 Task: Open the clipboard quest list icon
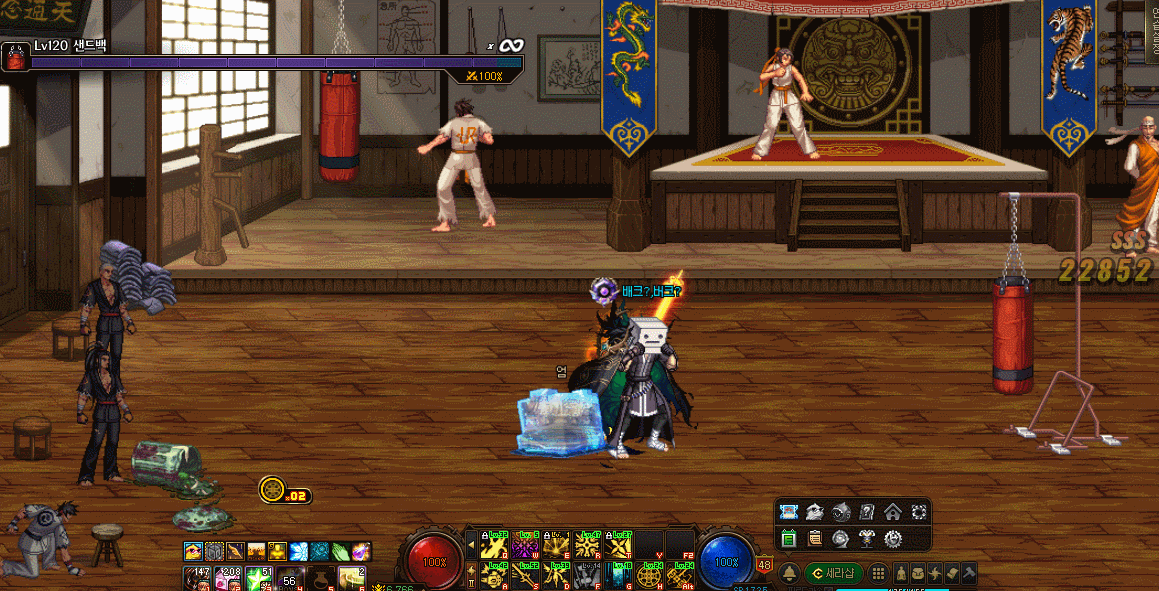(814, 538)
